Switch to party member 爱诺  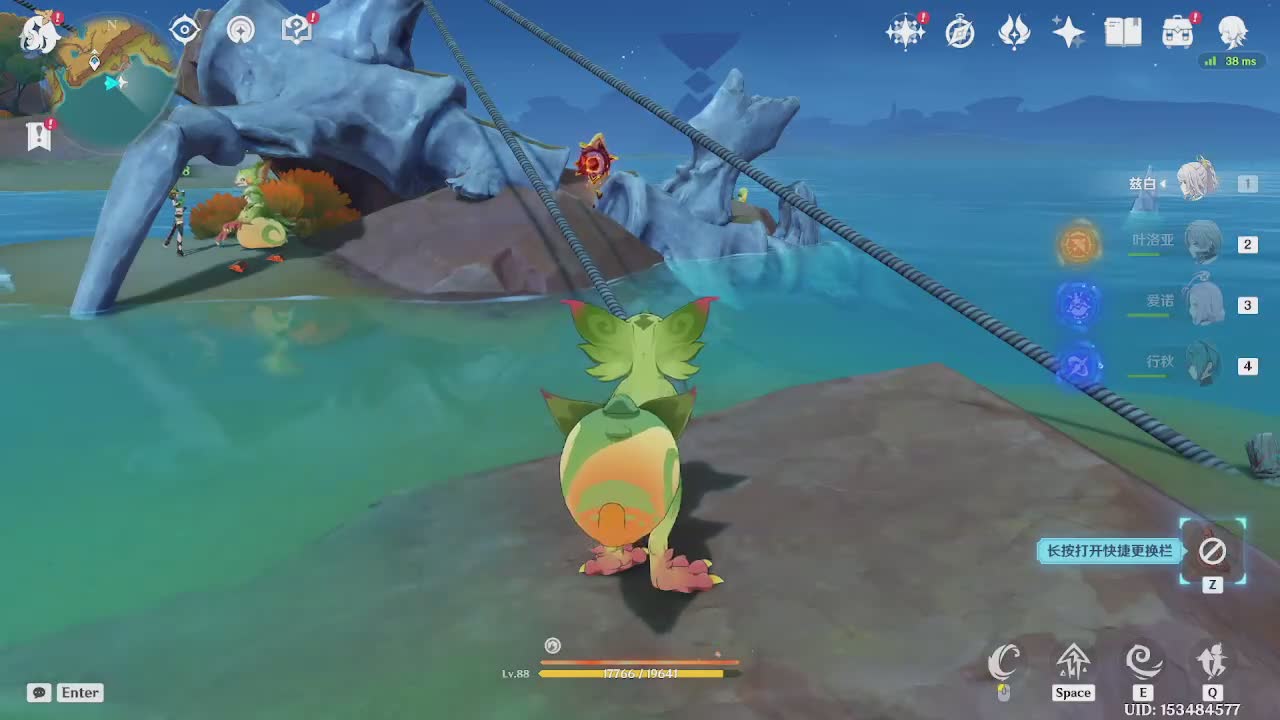[1201, 304]
